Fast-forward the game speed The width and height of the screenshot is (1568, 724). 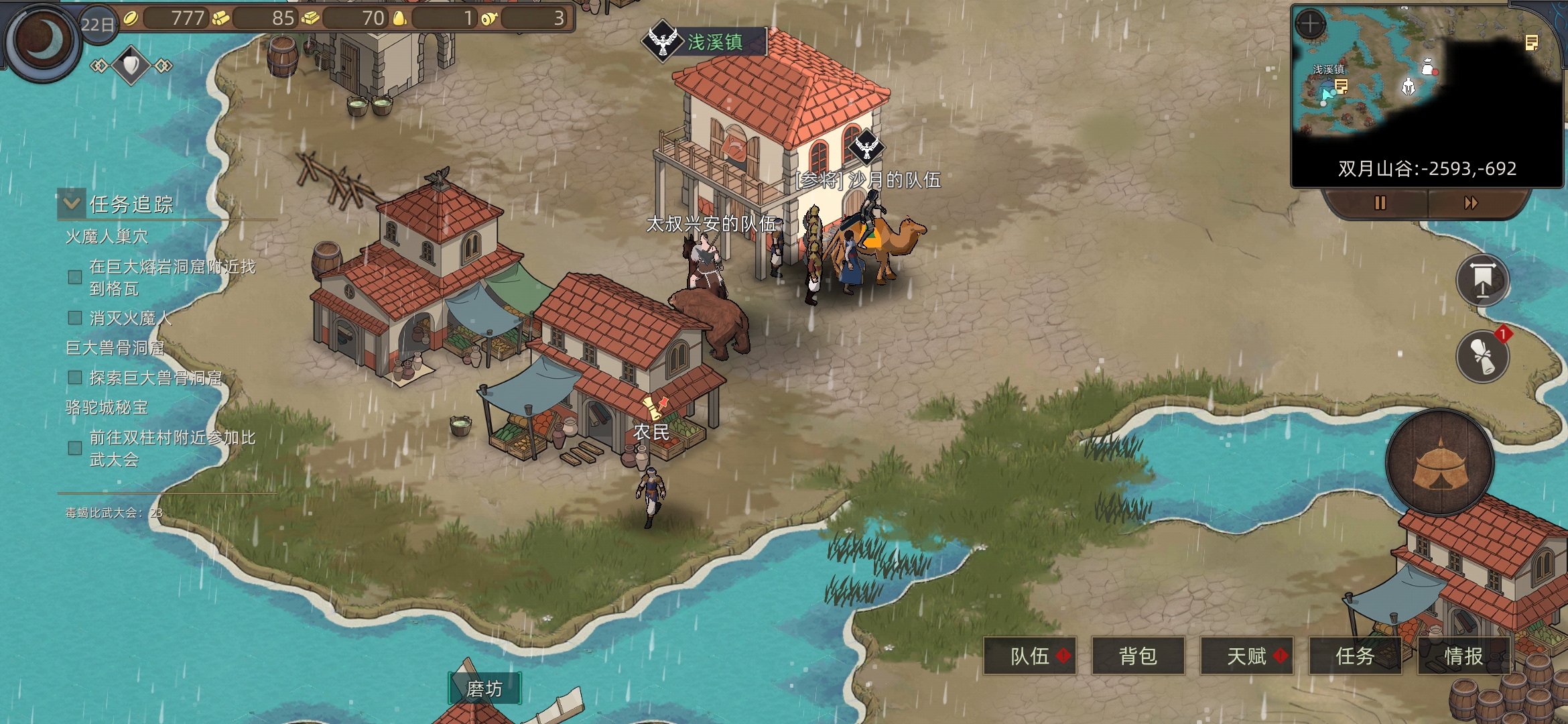(1471, 202)
